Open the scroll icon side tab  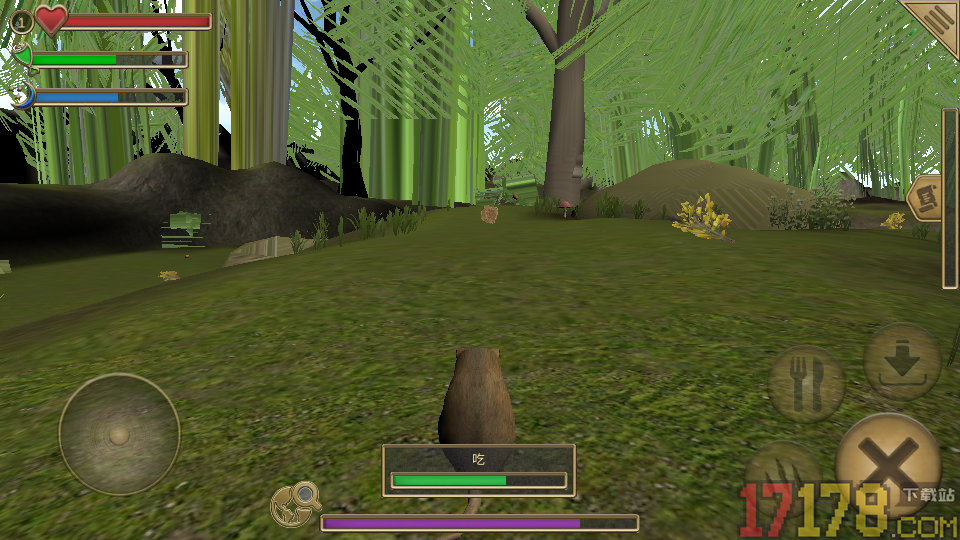point(925,197)
